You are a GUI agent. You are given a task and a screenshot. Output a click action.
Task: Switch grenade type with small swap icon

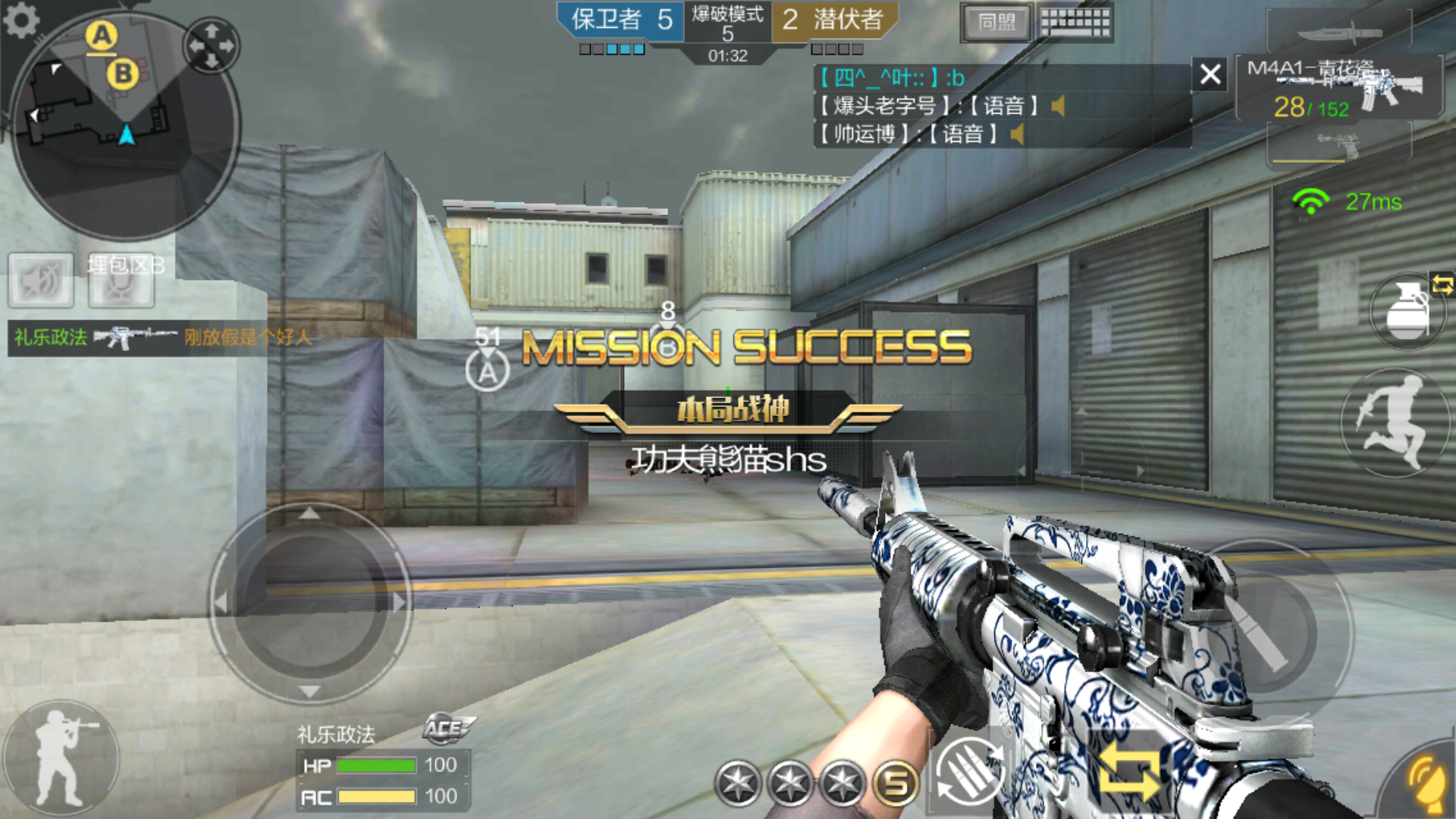tap(1442, 285)
